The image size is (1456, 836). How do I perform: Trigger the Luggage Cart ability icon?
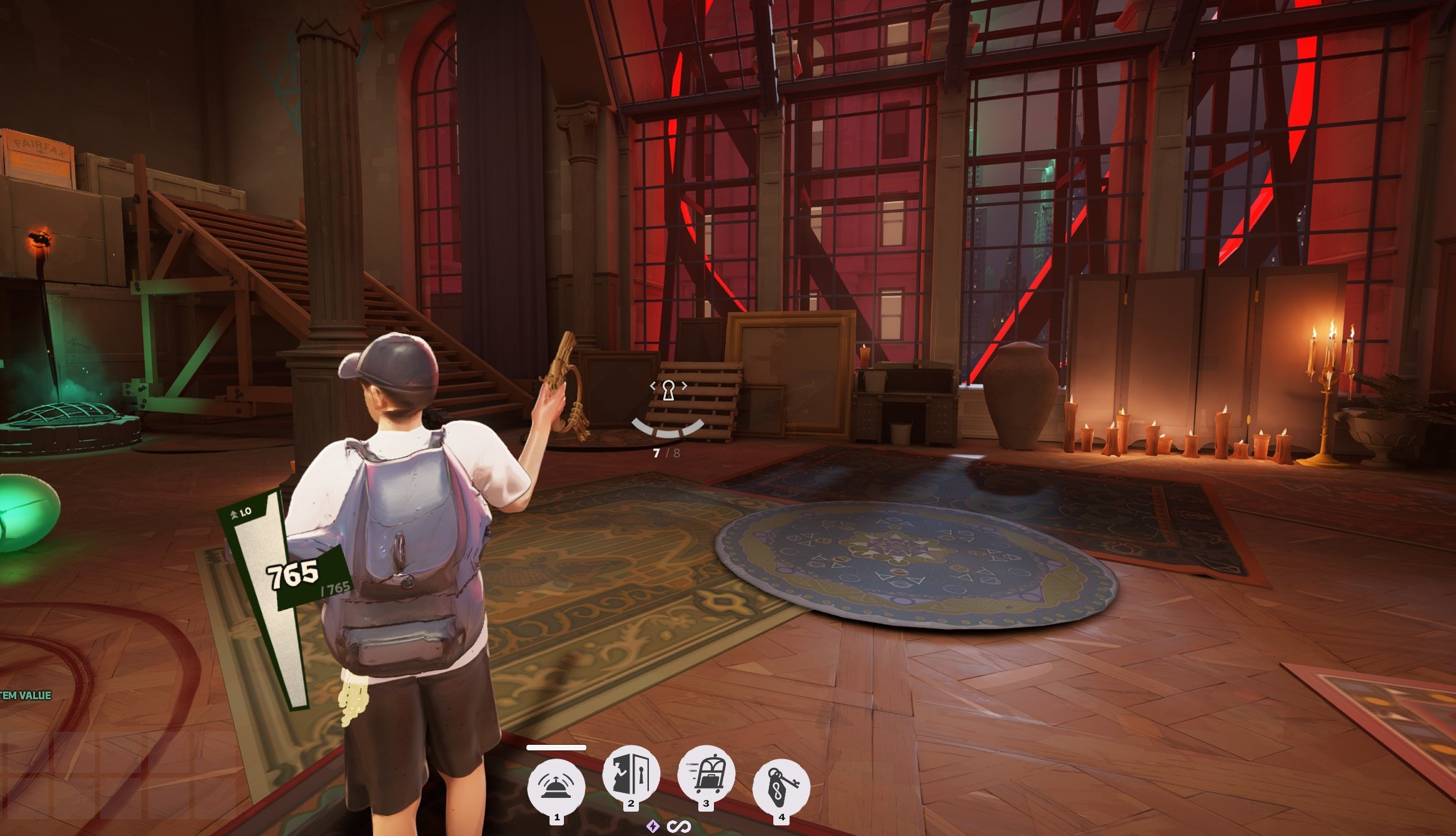coord(706,774)
